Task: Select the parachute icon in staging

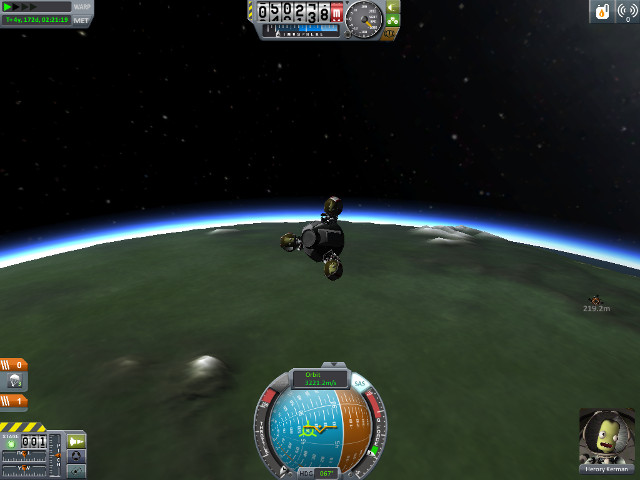Action: click(16, 381)
